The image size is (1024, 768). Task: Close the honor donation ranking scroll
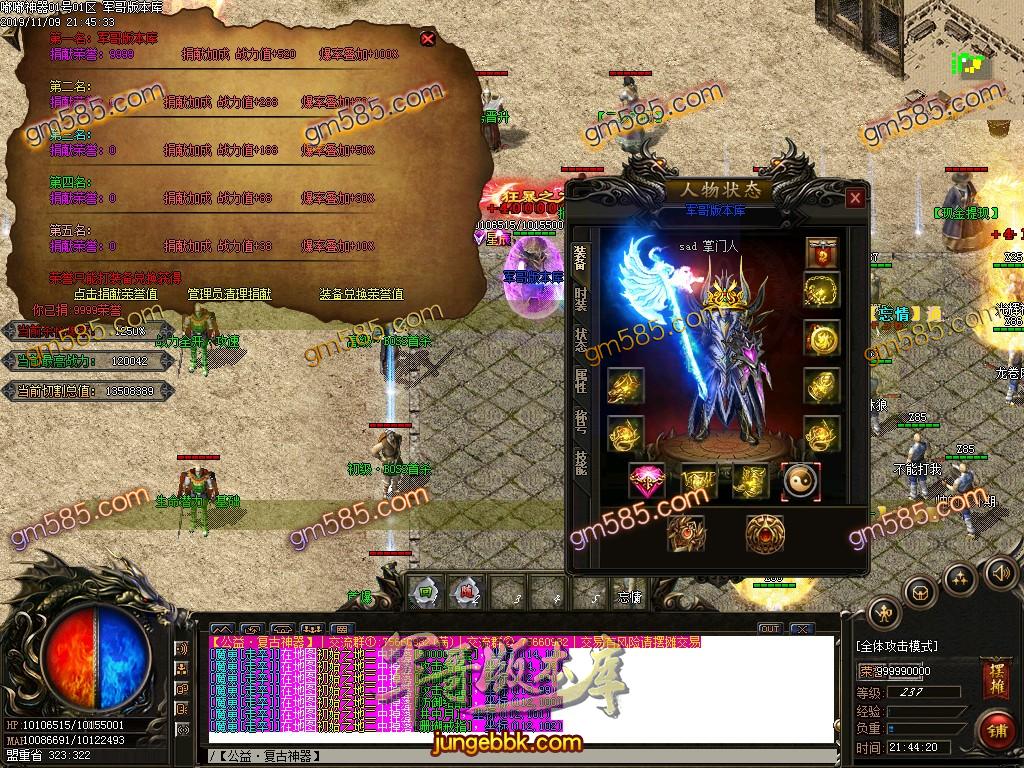[x=428, y=39]
